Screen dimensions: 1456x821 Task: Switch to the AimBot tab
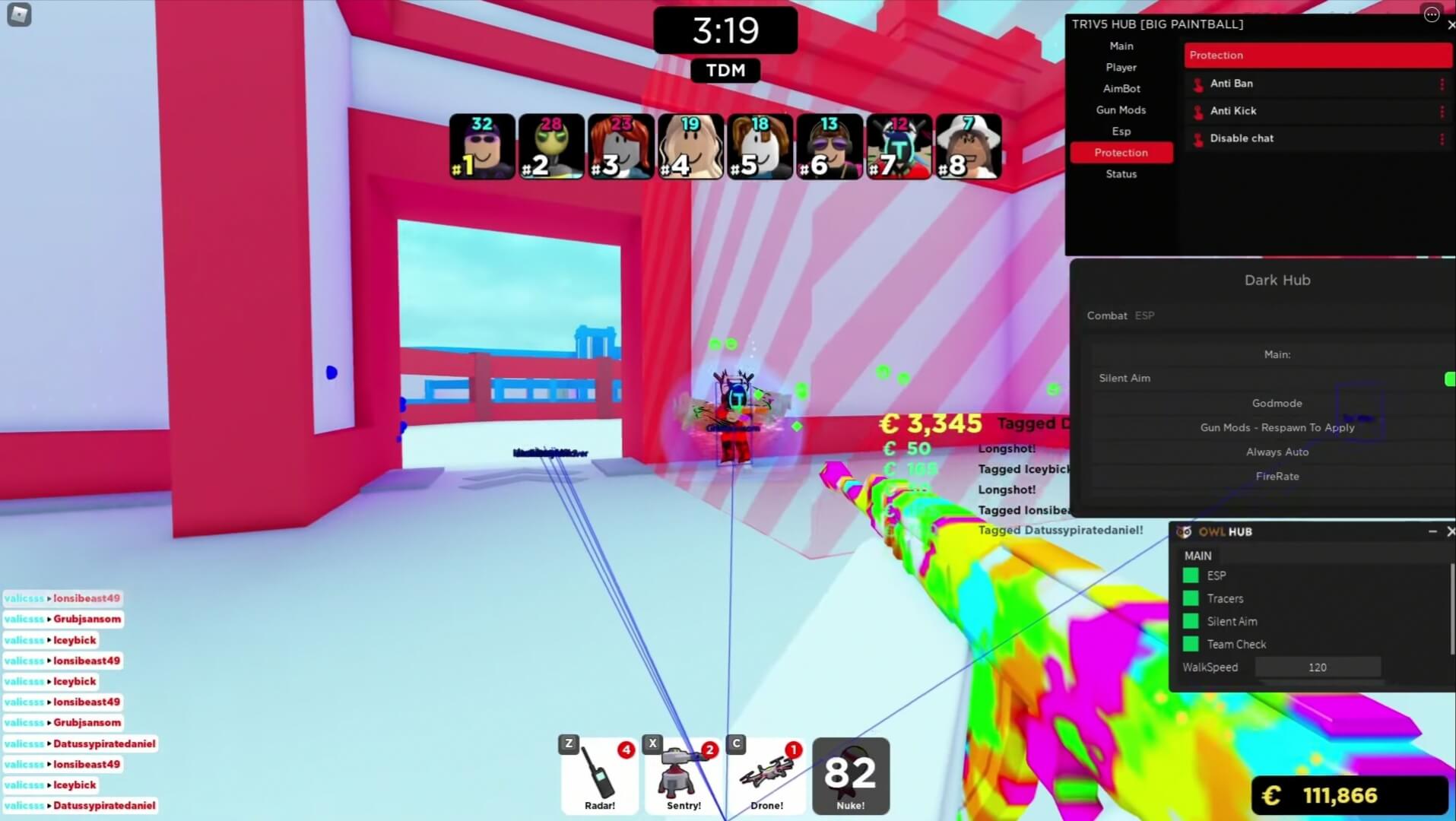tap(1121, 88)
